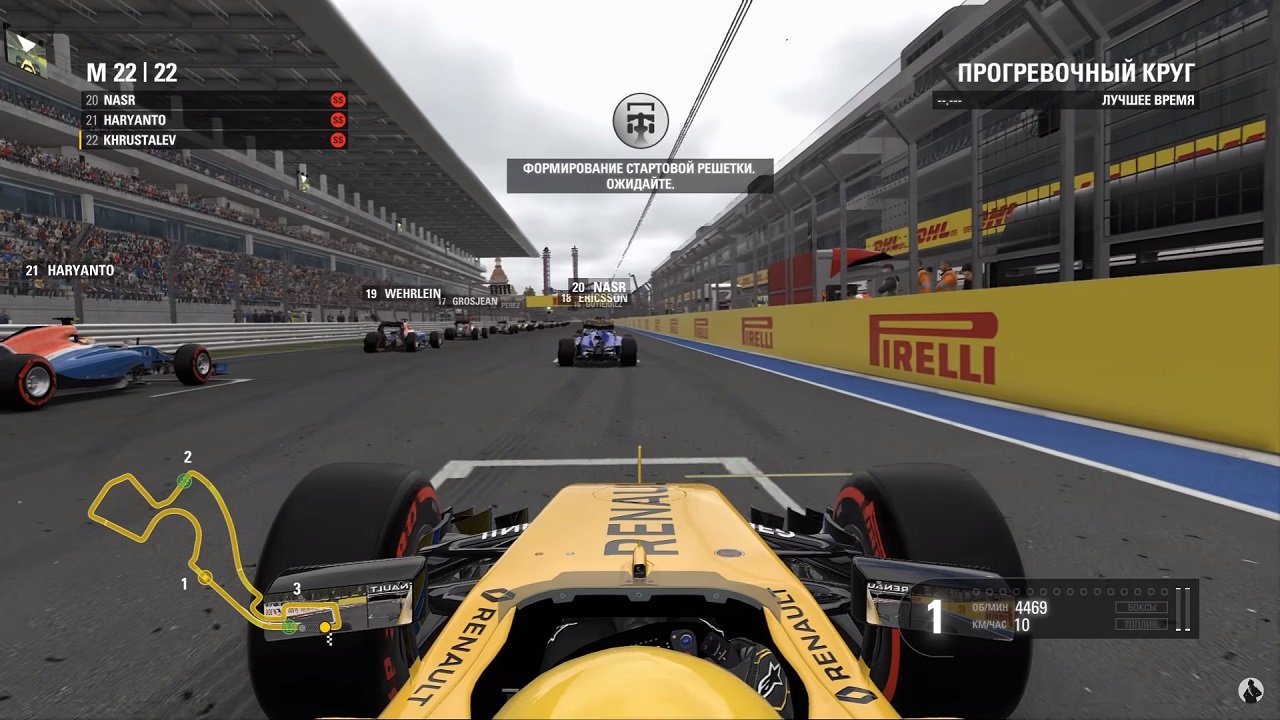Click the ЛУЧШЕЕ ВРЕМЯ best time label
Viewport: 1280px width, 720px height.
(x=1147, y=100)
